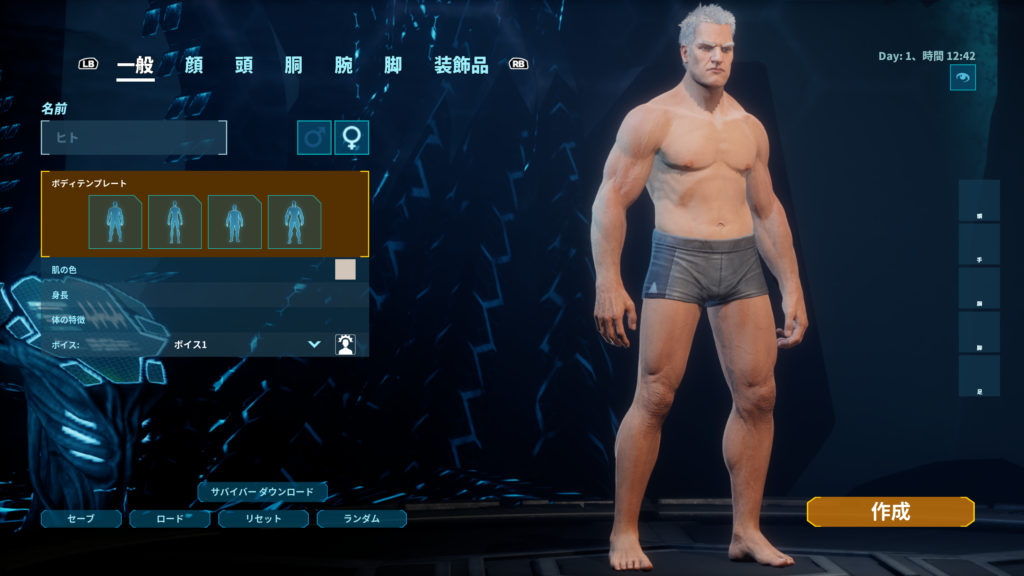Click the 名前 name input field
Viewport: 1024px width, 576px height.
pos(134,138)
